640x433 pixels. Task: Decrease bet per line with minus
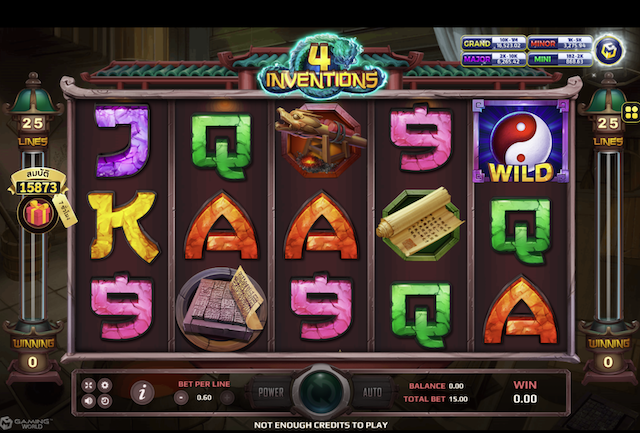coord(181,397)
